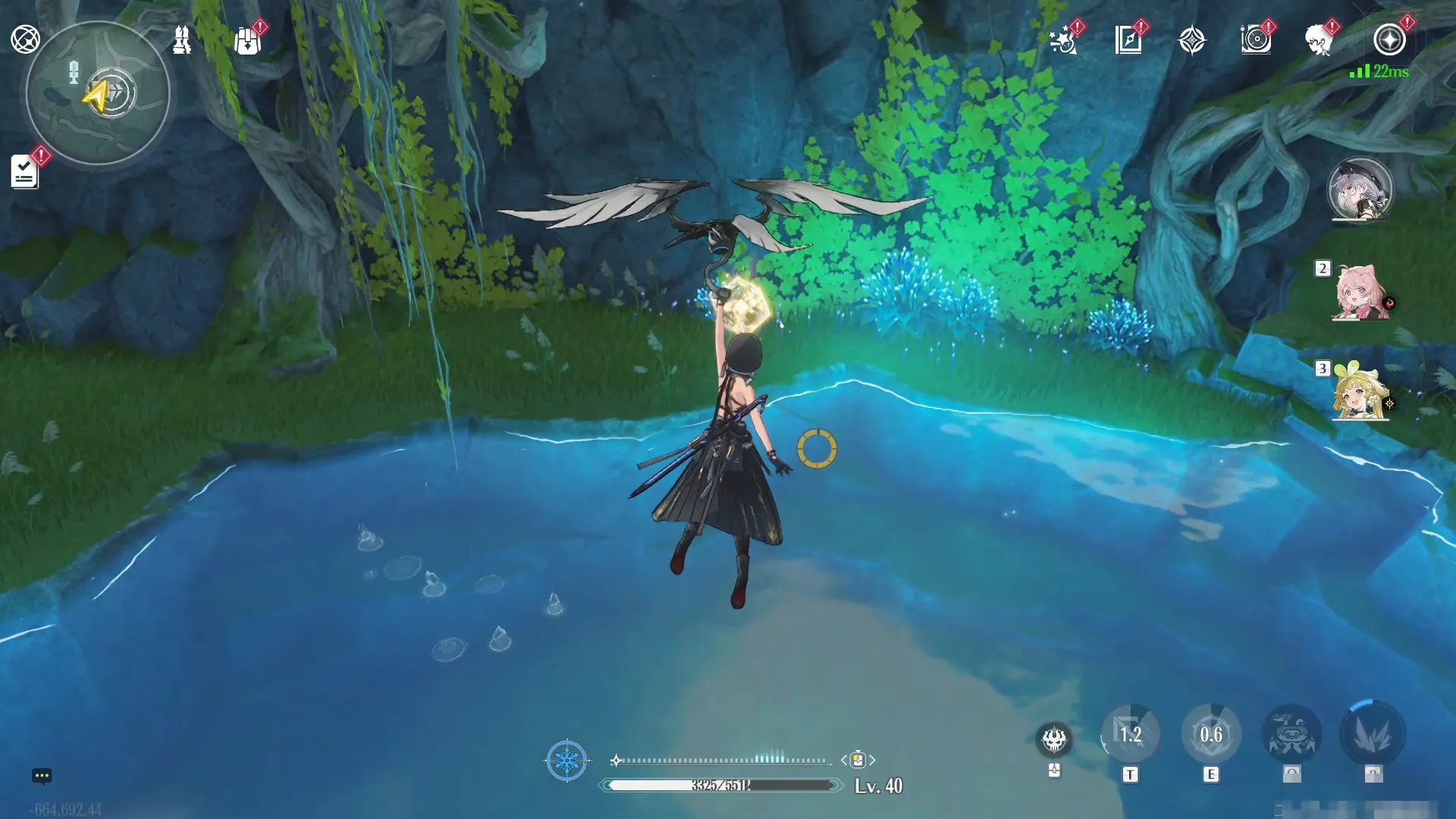Click the snowflake element icon
The width and height of the screenshot is (1456, 819).
tap(566, 760)
